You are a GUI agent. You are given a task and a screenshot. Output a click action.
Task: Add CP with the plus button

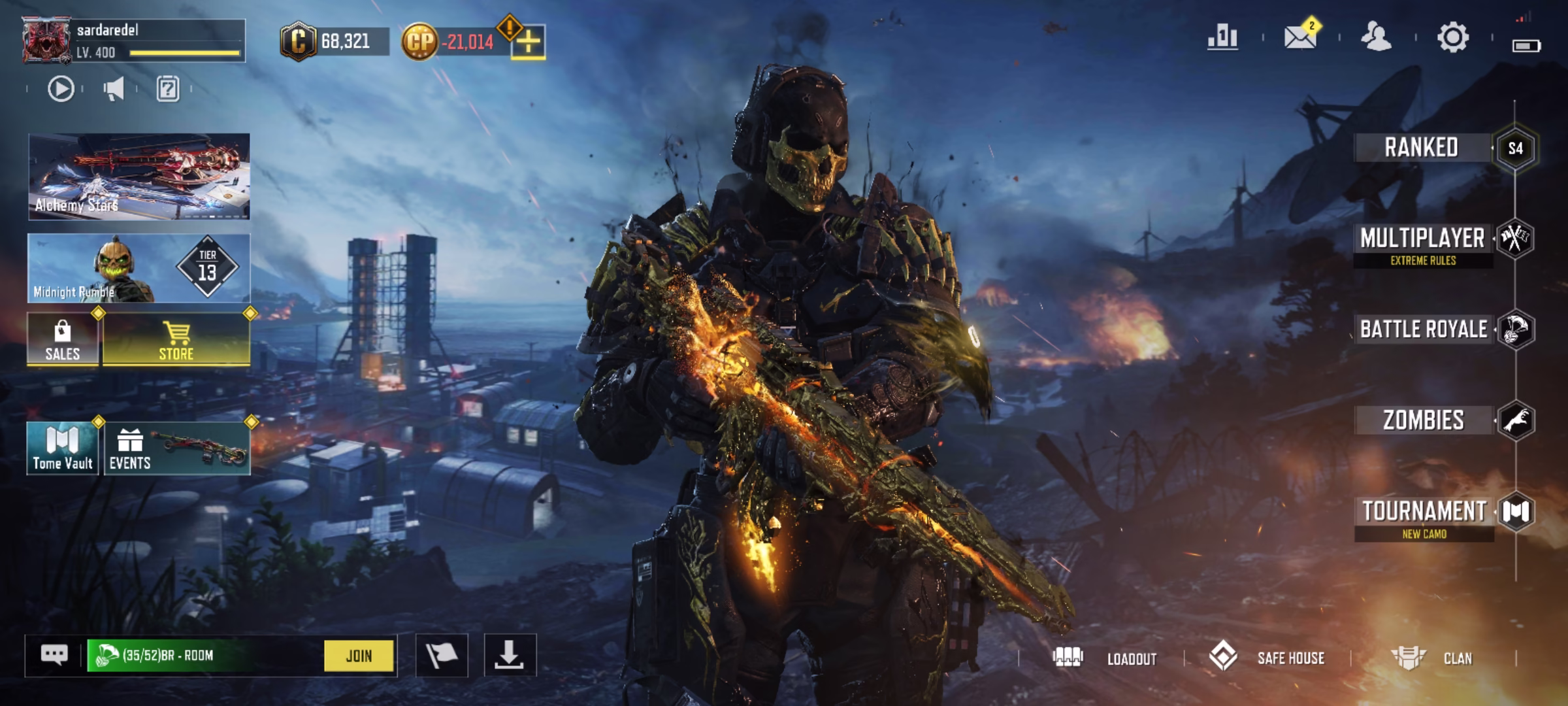(x=528, y=42)
